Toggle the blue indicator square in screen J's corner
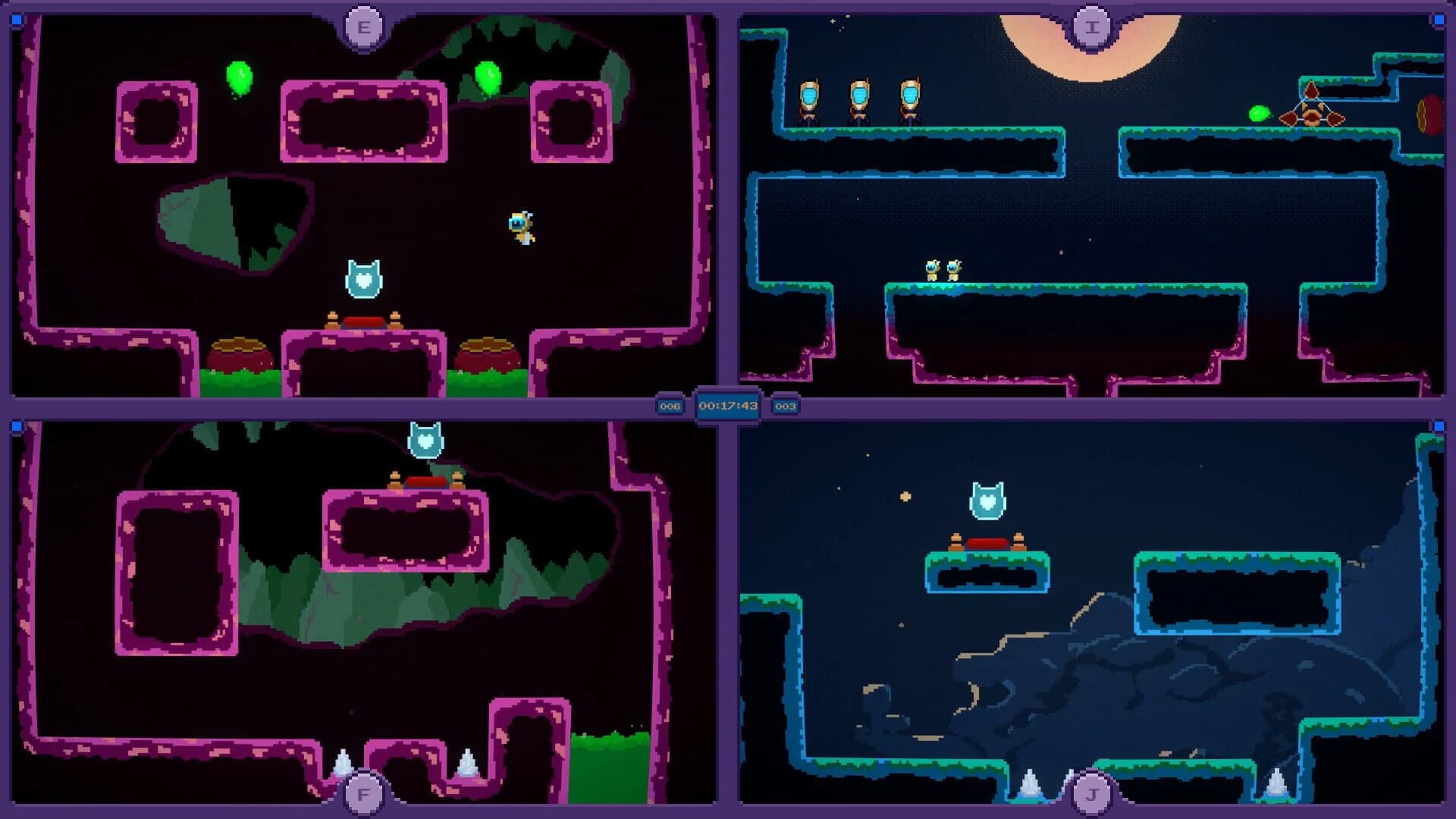 (1440, 426)
